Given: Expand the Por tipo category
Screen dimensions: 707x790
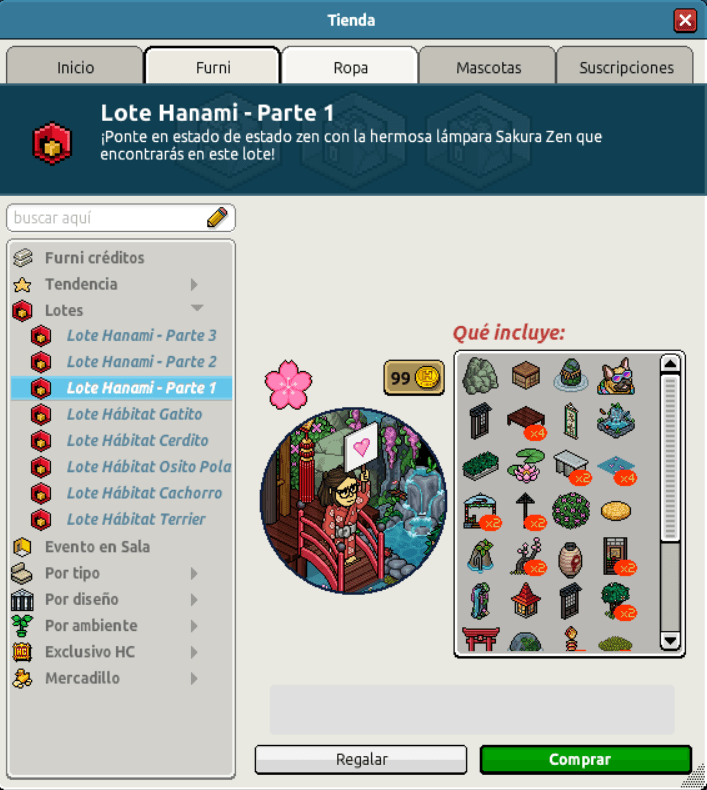Looking at the screenshot, I should pos(72,573).
